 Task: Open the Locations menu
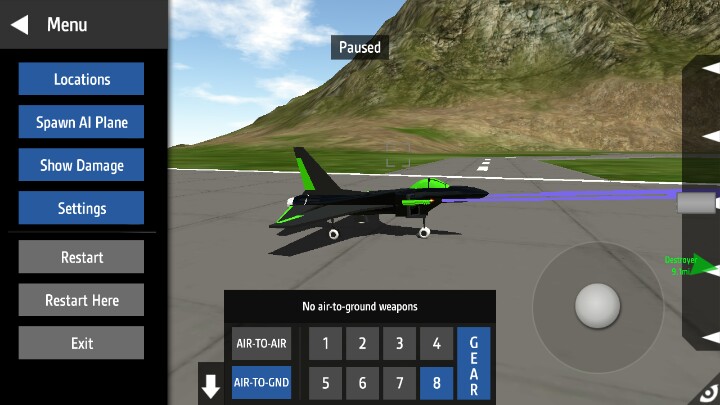pyautogui.click(x=81, y=79)
